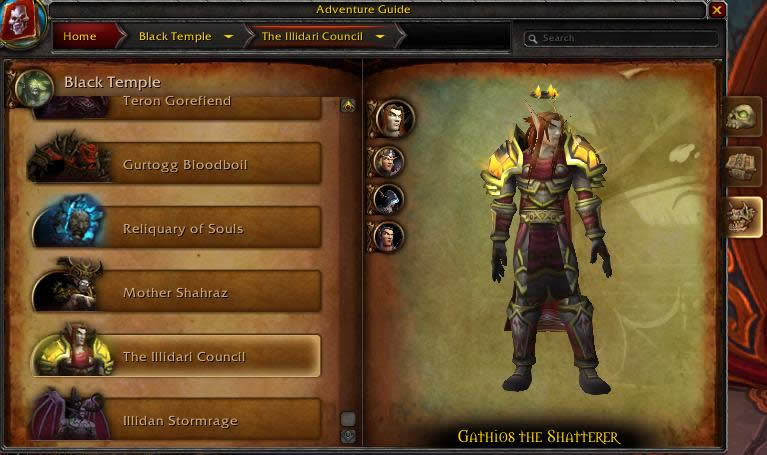Image resolution: width=767 pixels, height=455 pixels.
Task: Click the boss list scroll-down arrow
Action: point(348,435)
